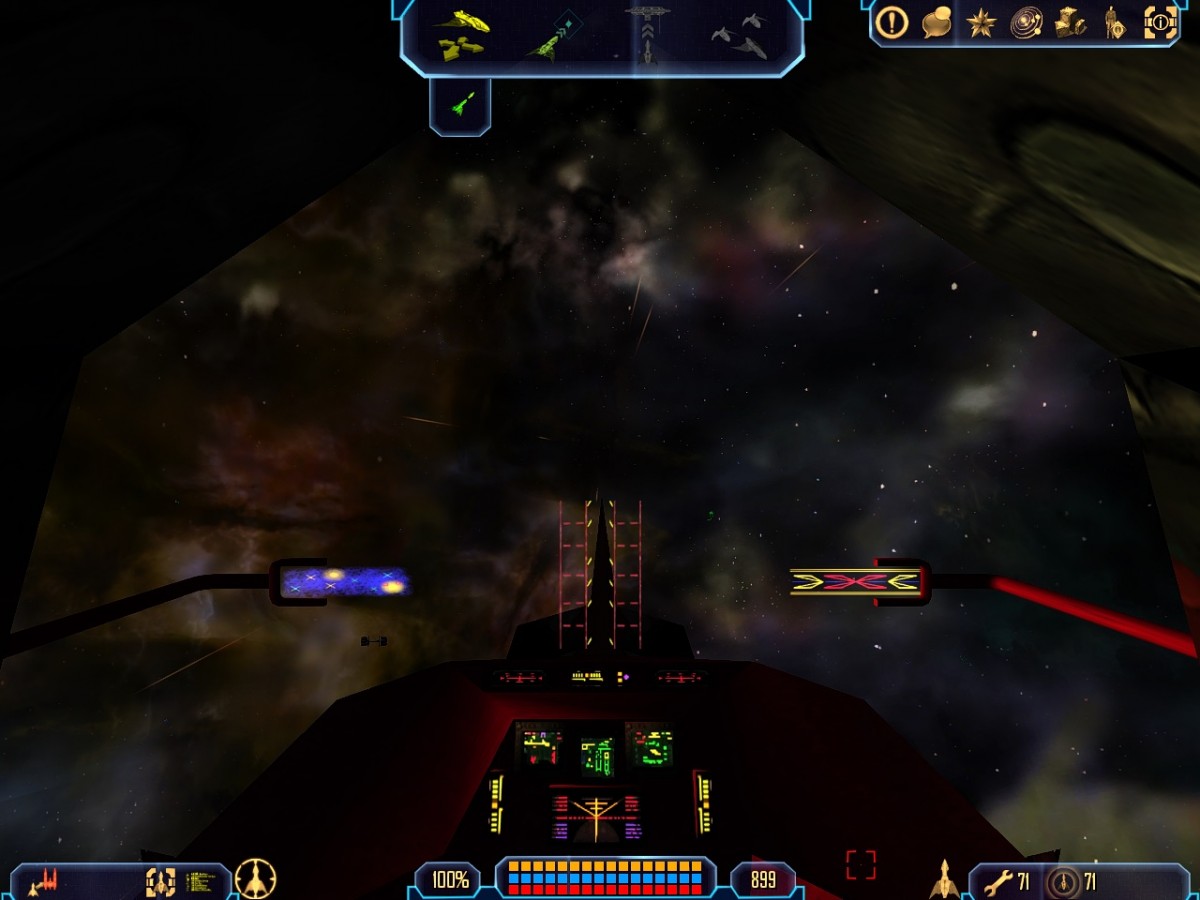Click the red bracket target reticle icon

[861, 865]
